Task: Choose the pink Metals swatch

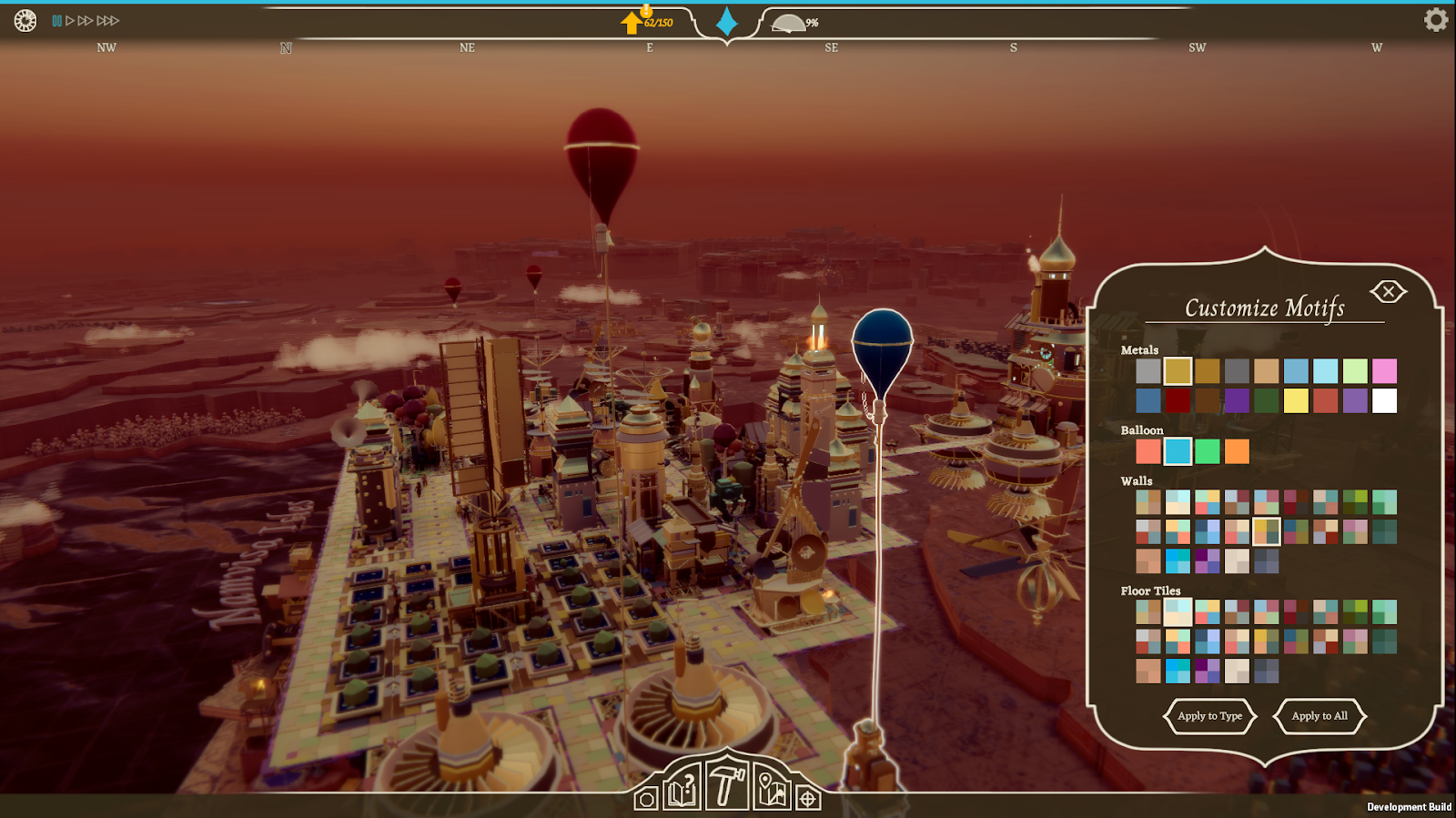Action: 1384,371
